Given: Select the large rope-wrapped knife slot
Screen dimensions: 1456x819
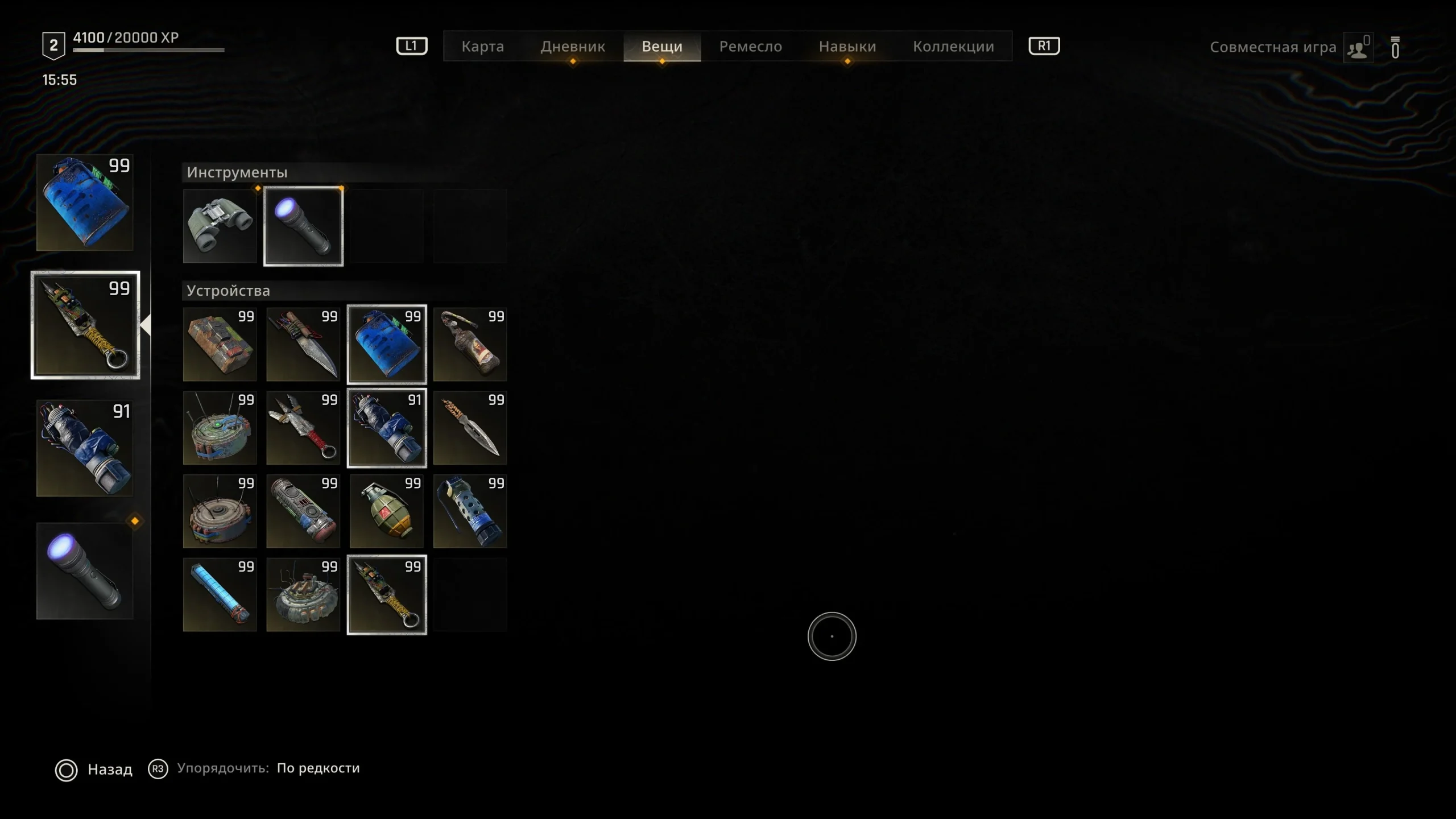Looking at the screenshot, I should click(x=303, y=344).
